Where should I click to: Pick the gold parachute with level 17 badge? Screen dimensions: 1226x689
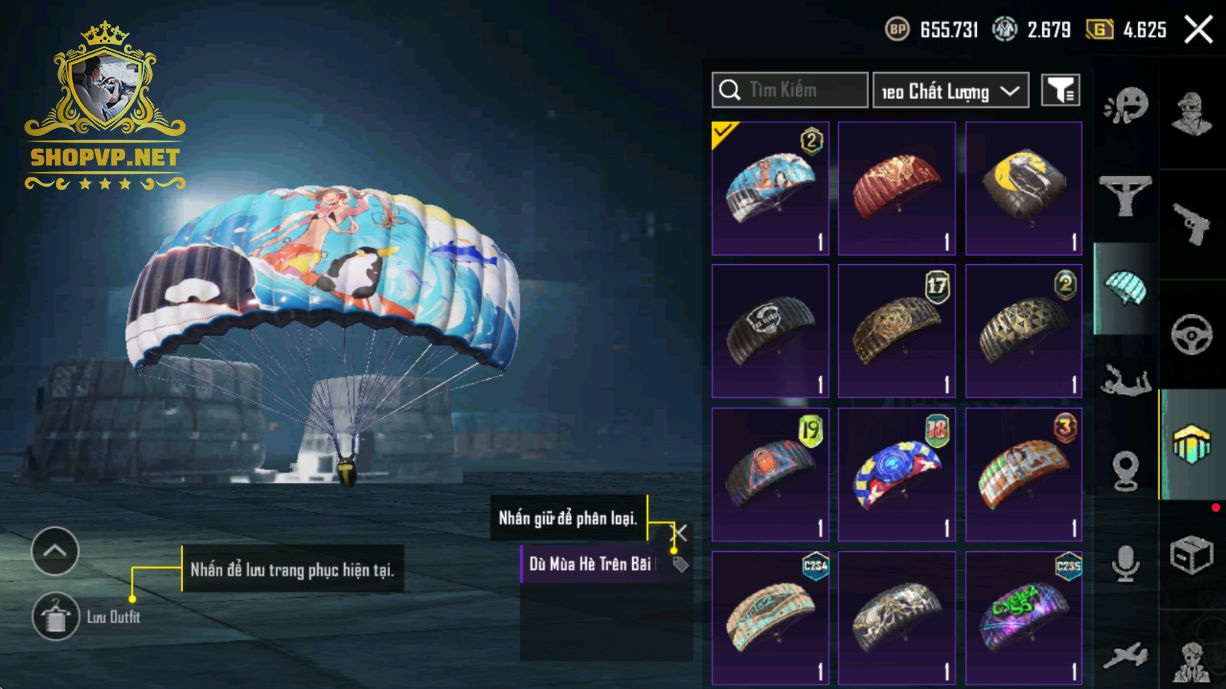tap(897, 331)
